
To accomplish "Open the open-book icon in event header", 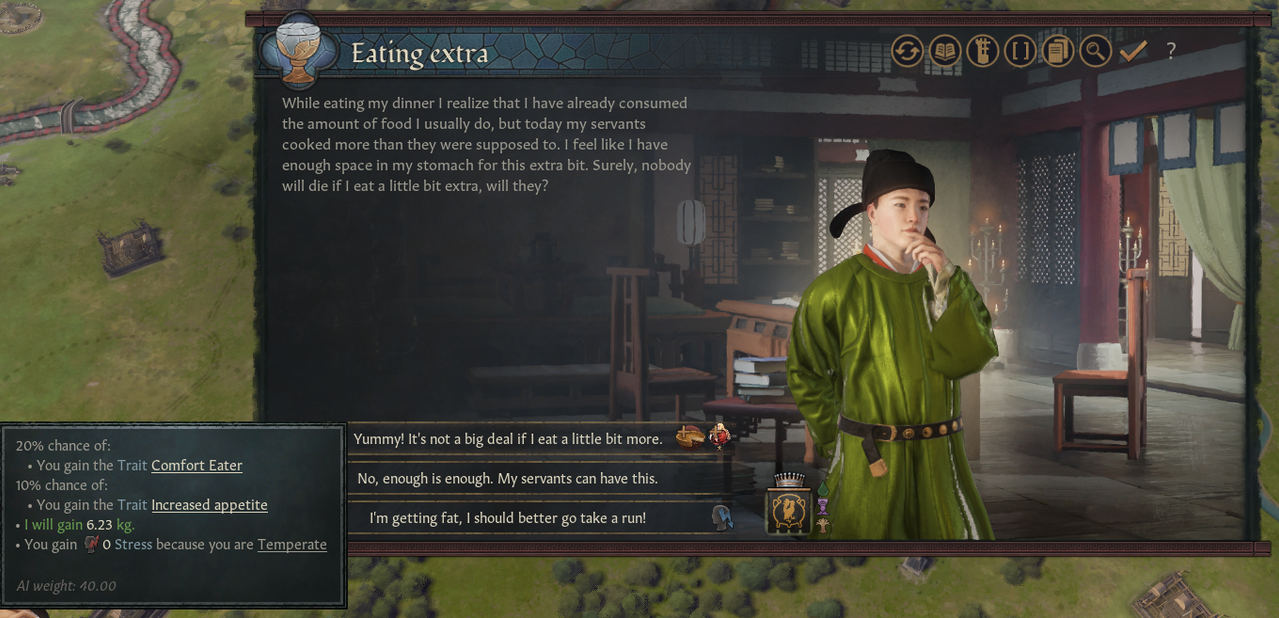I will (945, 51).
